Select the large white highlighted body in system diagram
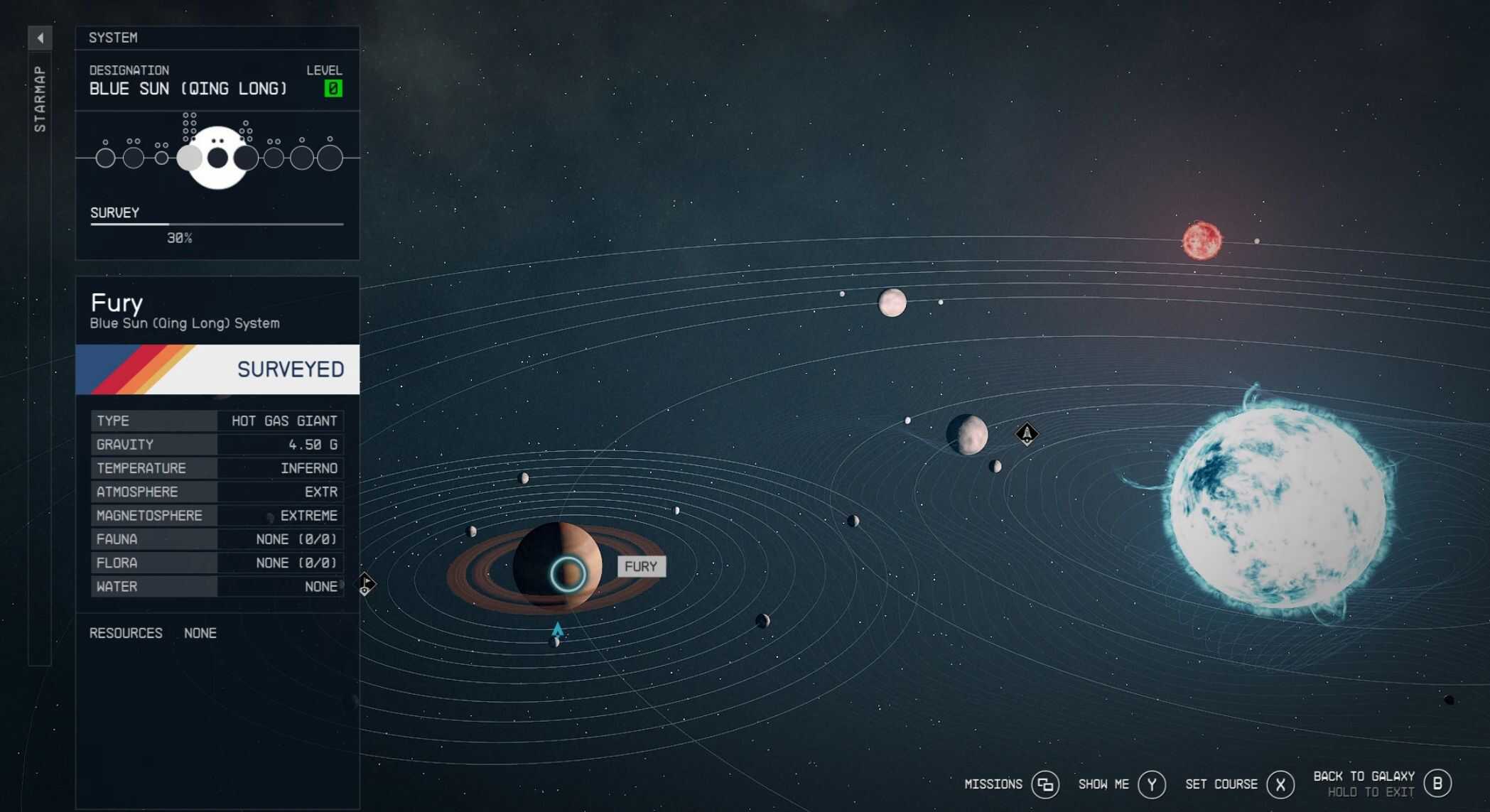Viewport: 1490px width, 812px height. tap(218, 158)
